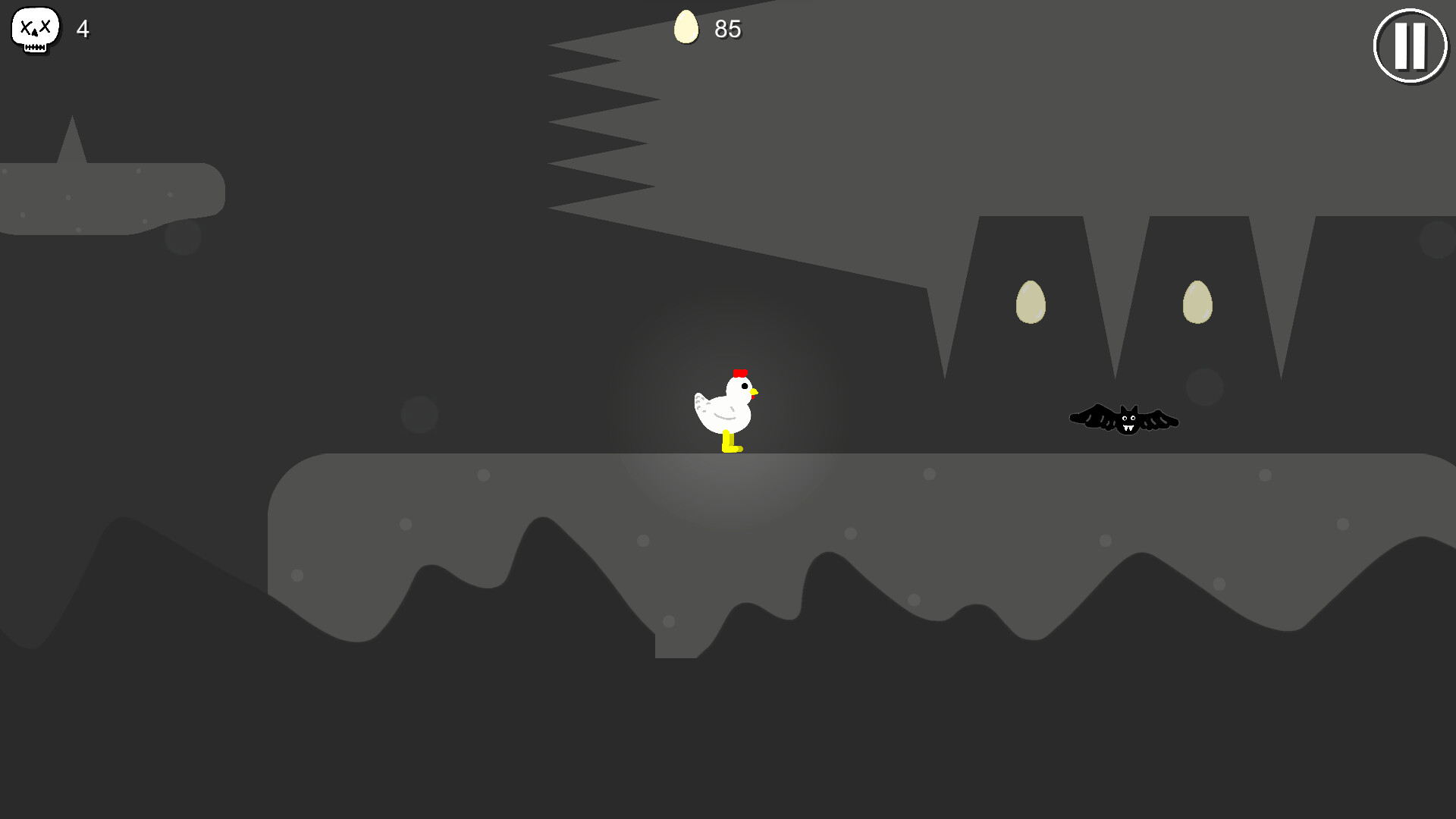Click the chicken's yellow legs
This screenshot has height=819, width=1456.
pyautogui.click(x=730, y=444)
